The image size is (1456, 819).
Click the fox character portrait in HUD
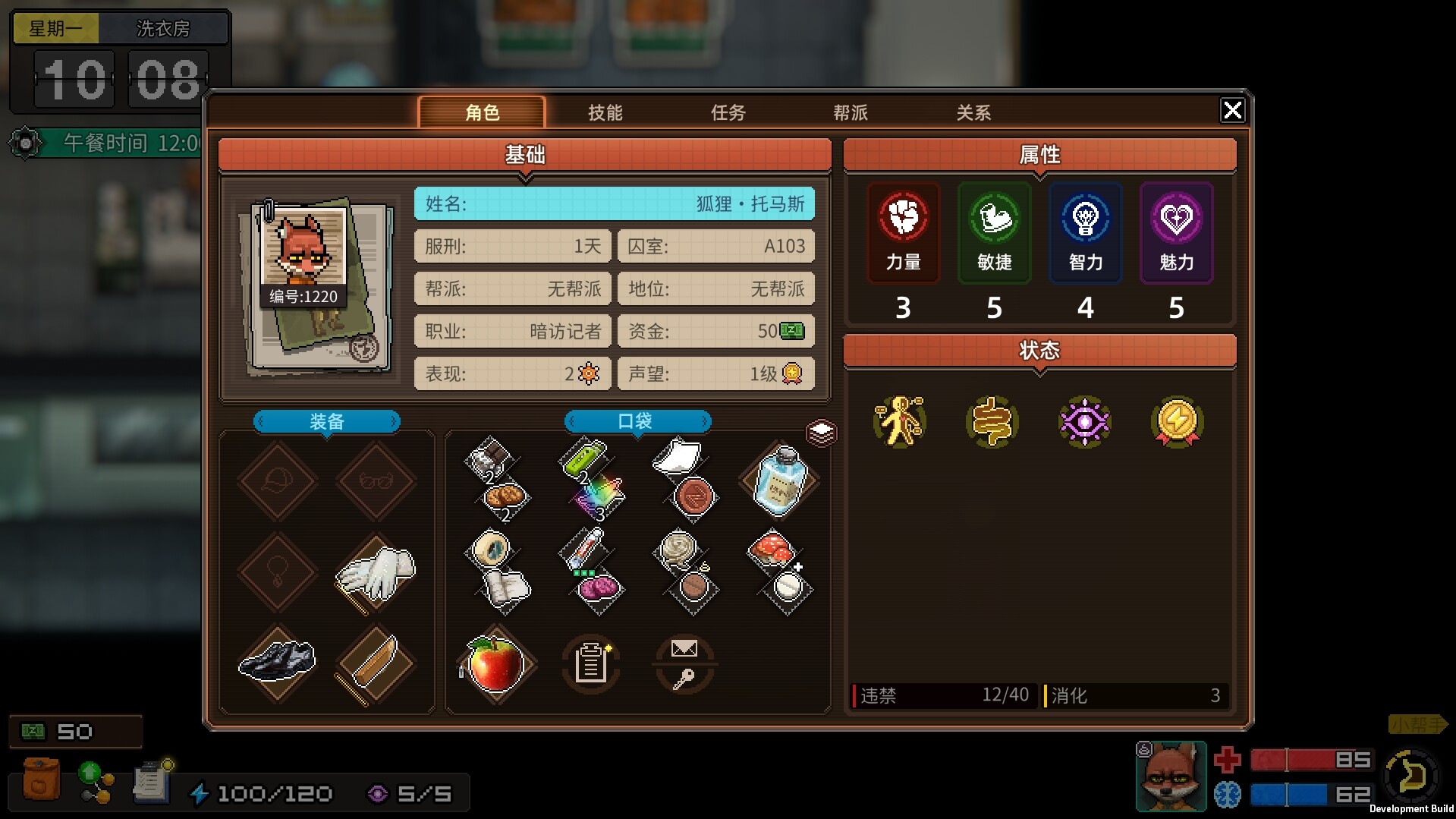coord(1170,776)
